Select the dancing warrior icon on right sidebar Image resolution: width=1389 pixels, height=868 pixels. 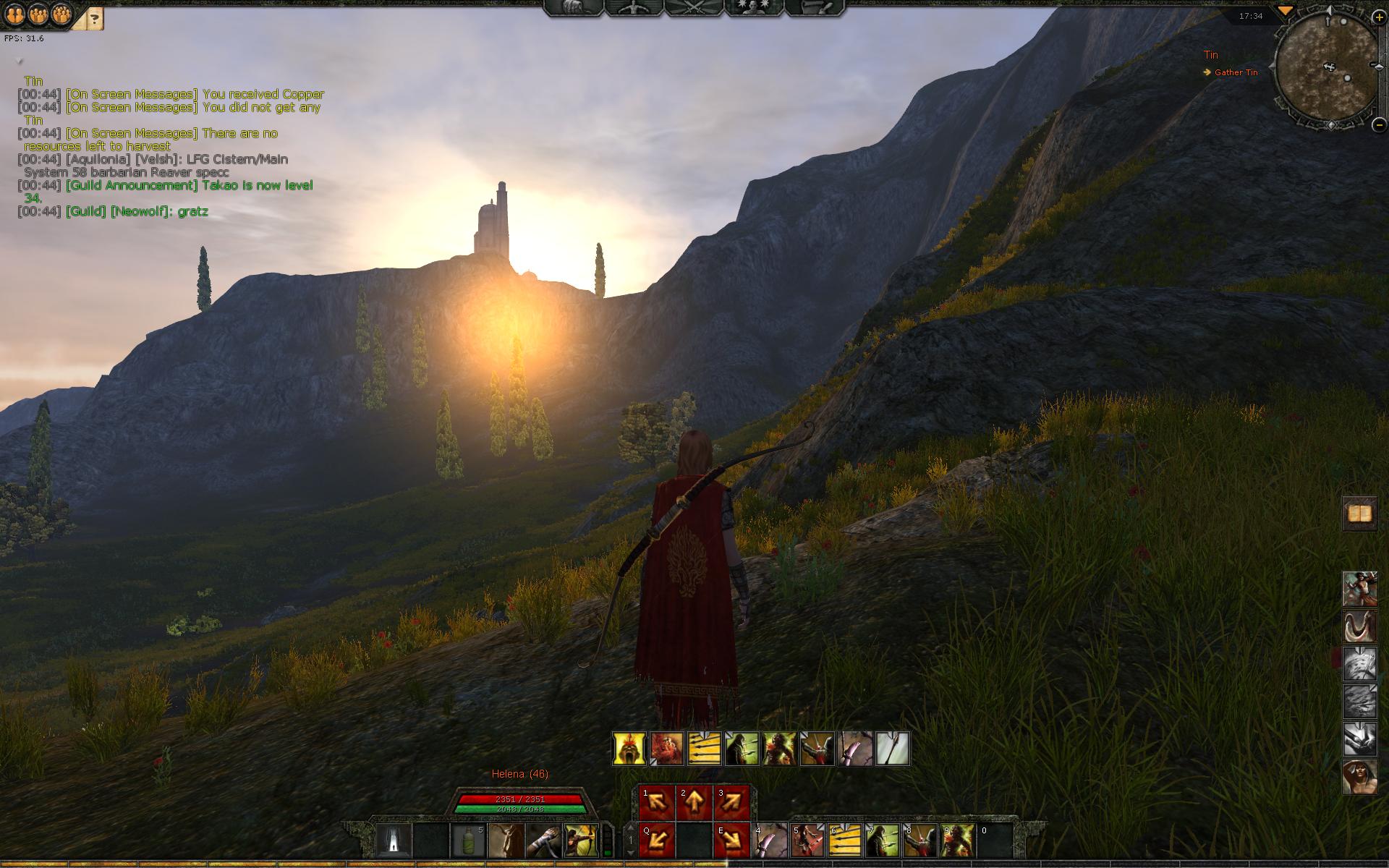tap(1359, 589)
